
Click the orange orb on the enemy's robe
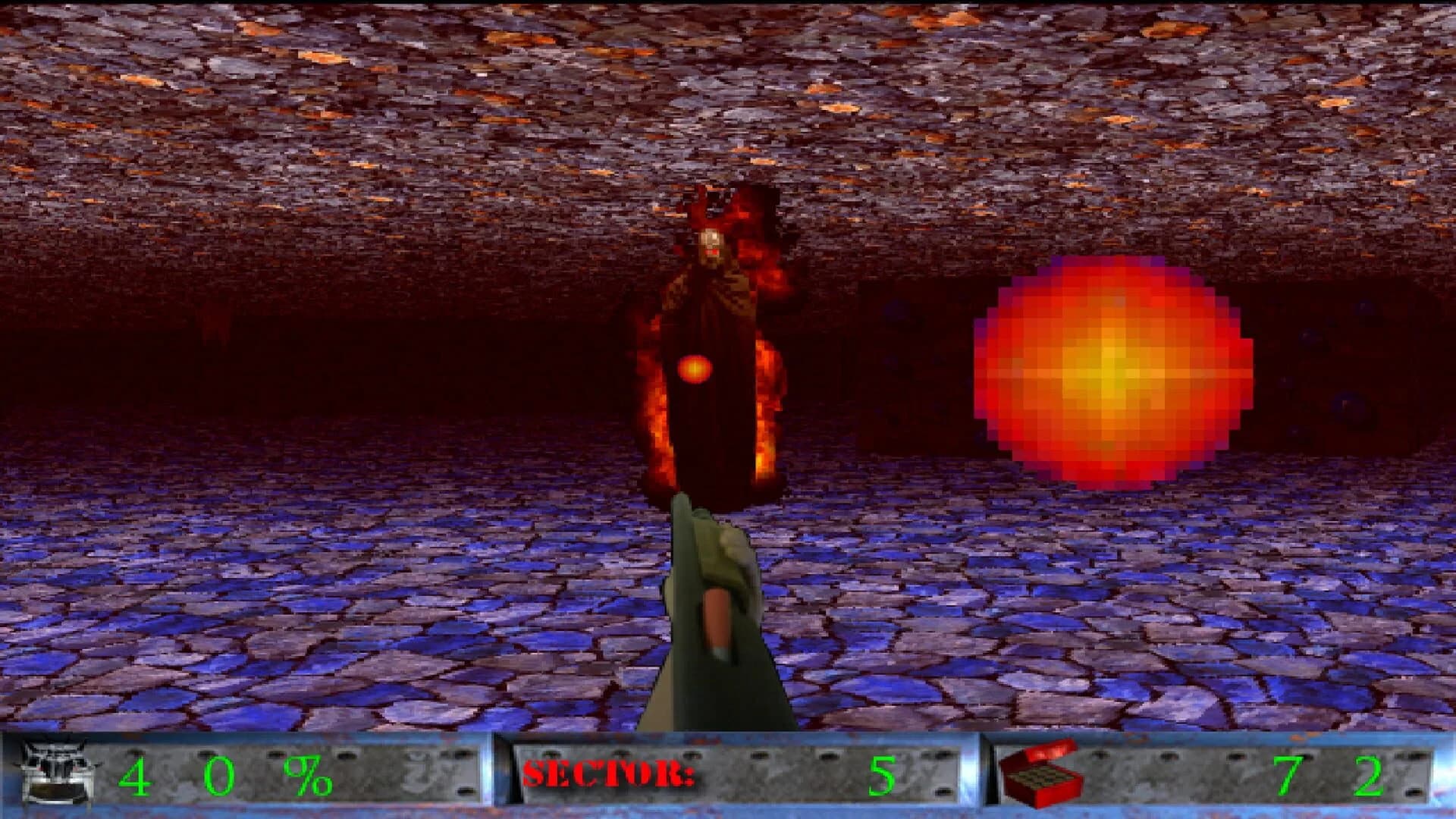695,369
